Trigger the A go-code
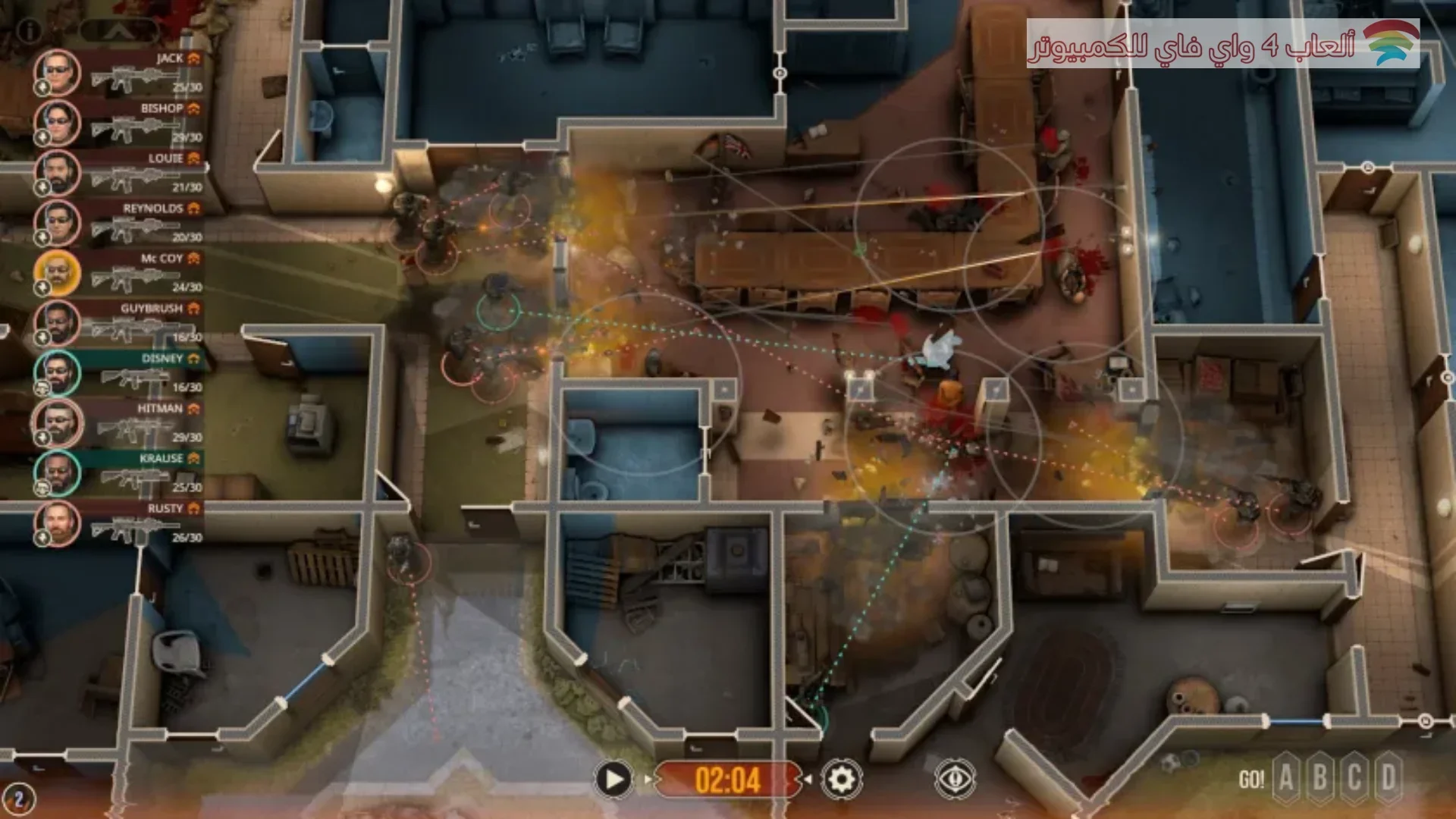This screenshot has width=1456, height=819. pos(1286,778)
